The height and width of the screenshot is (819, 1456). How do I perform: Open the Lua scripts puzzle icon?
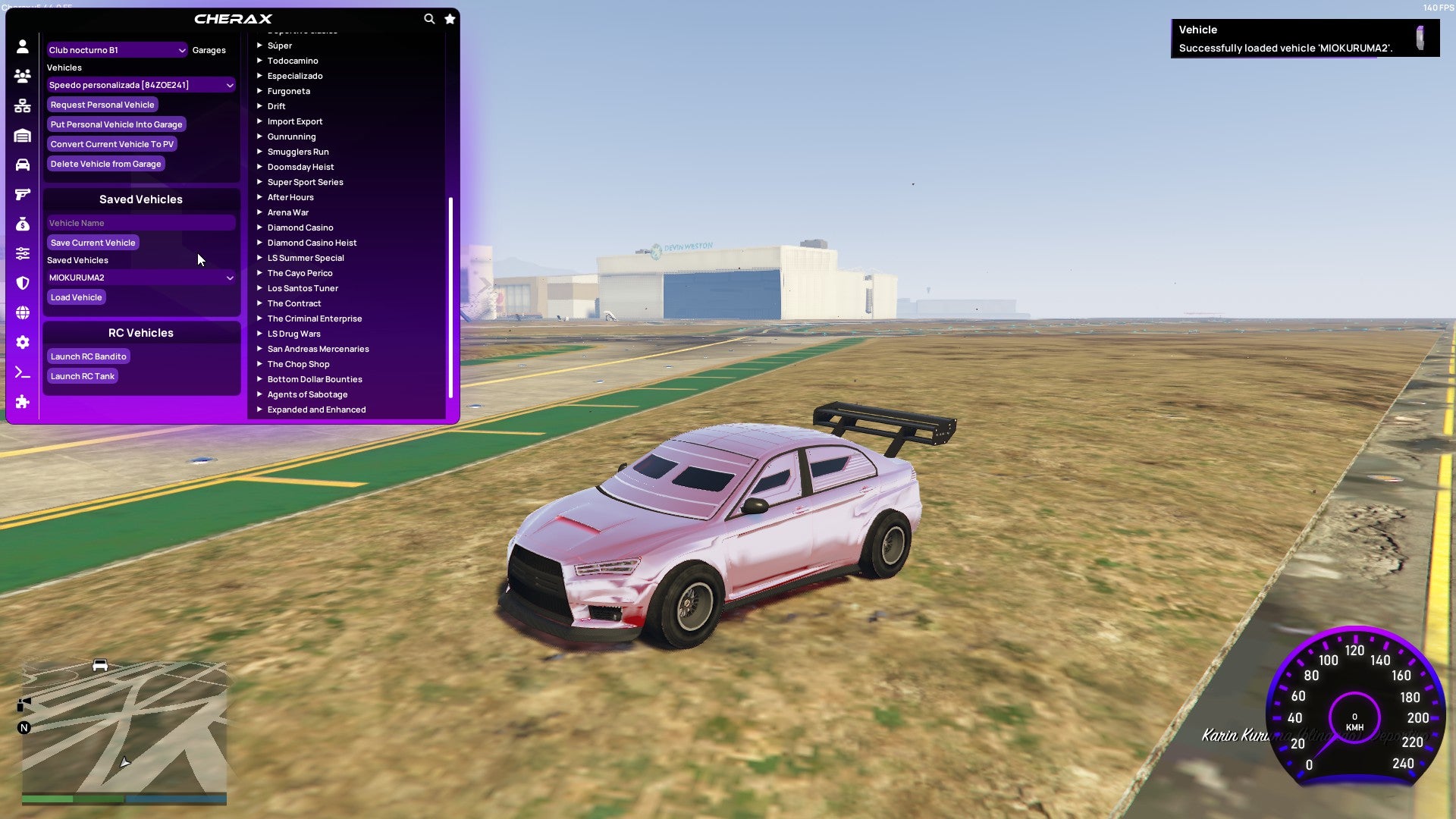pyautogui.click(x=22, y=403)
